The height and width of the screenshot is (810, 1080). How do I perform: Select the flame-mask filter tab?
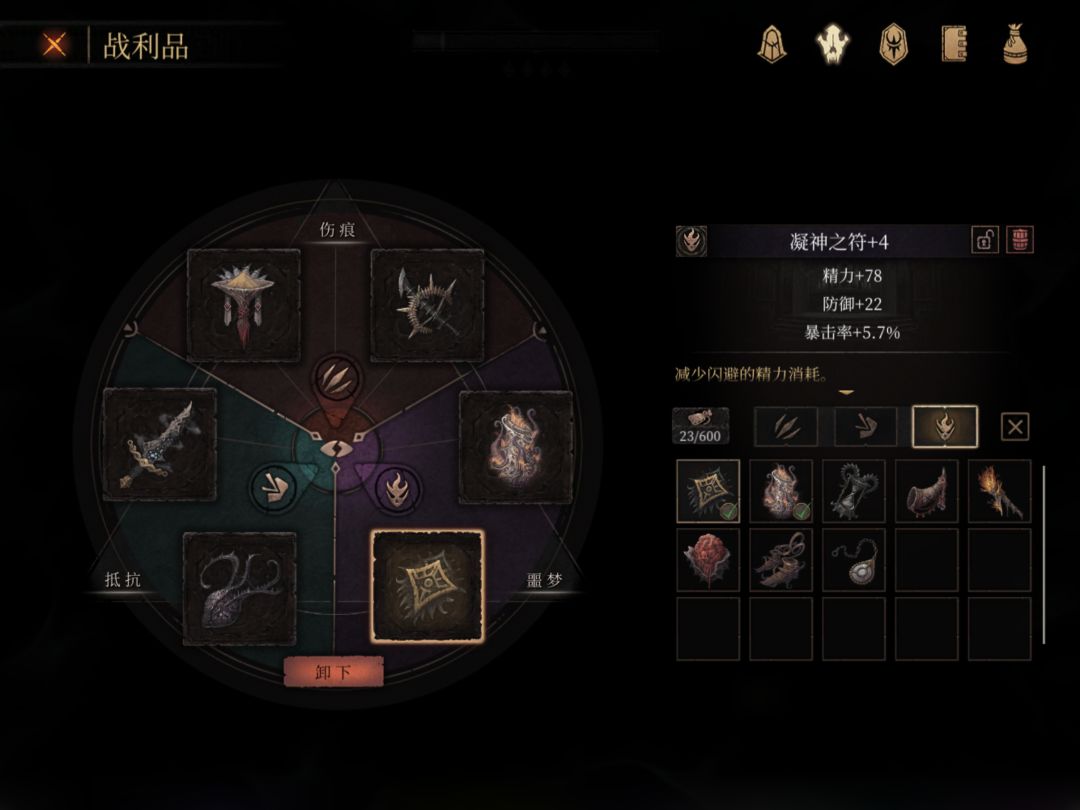click(945, 427)
